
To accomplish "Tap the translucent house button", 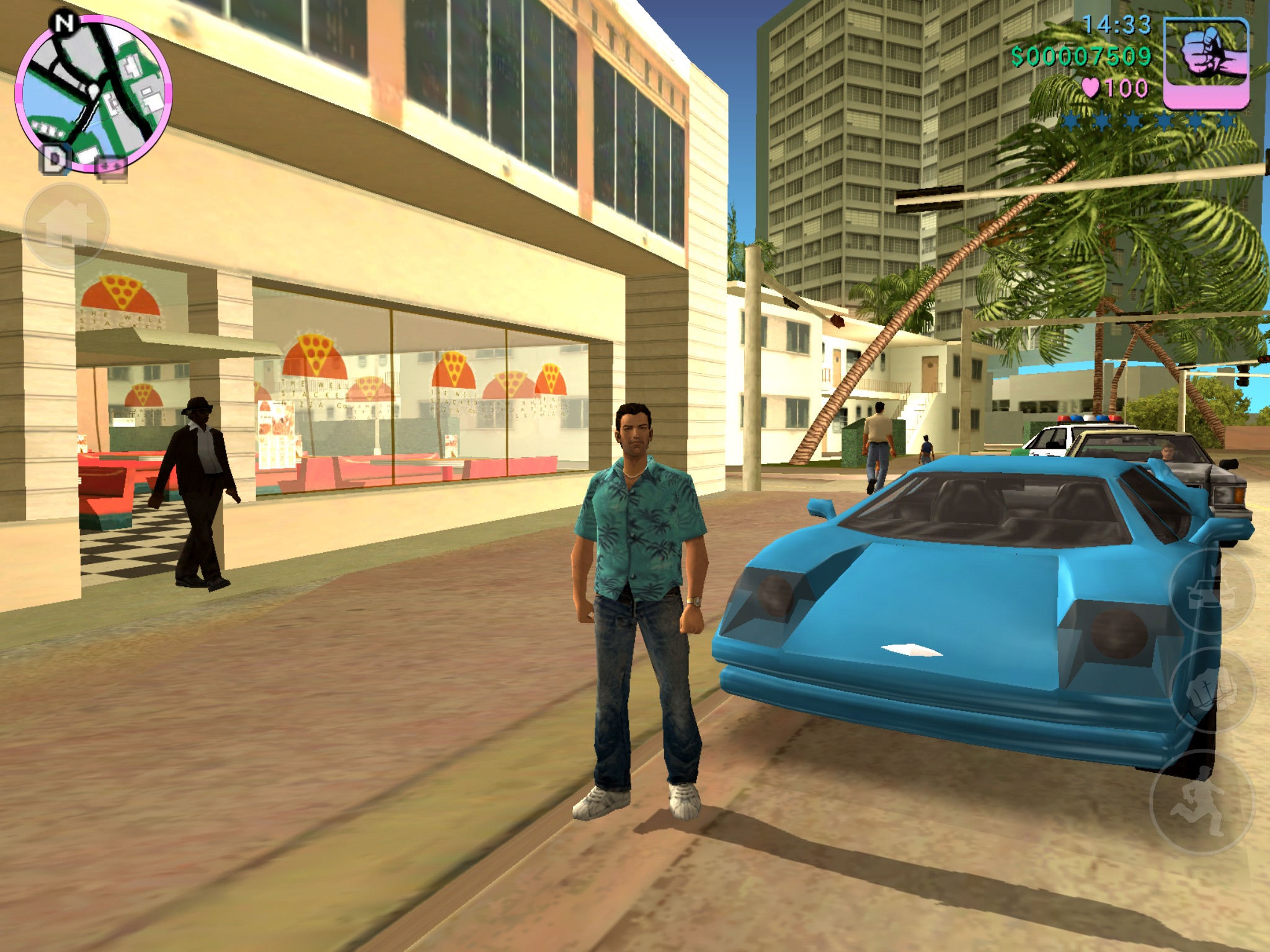I will tap(66, 226).
